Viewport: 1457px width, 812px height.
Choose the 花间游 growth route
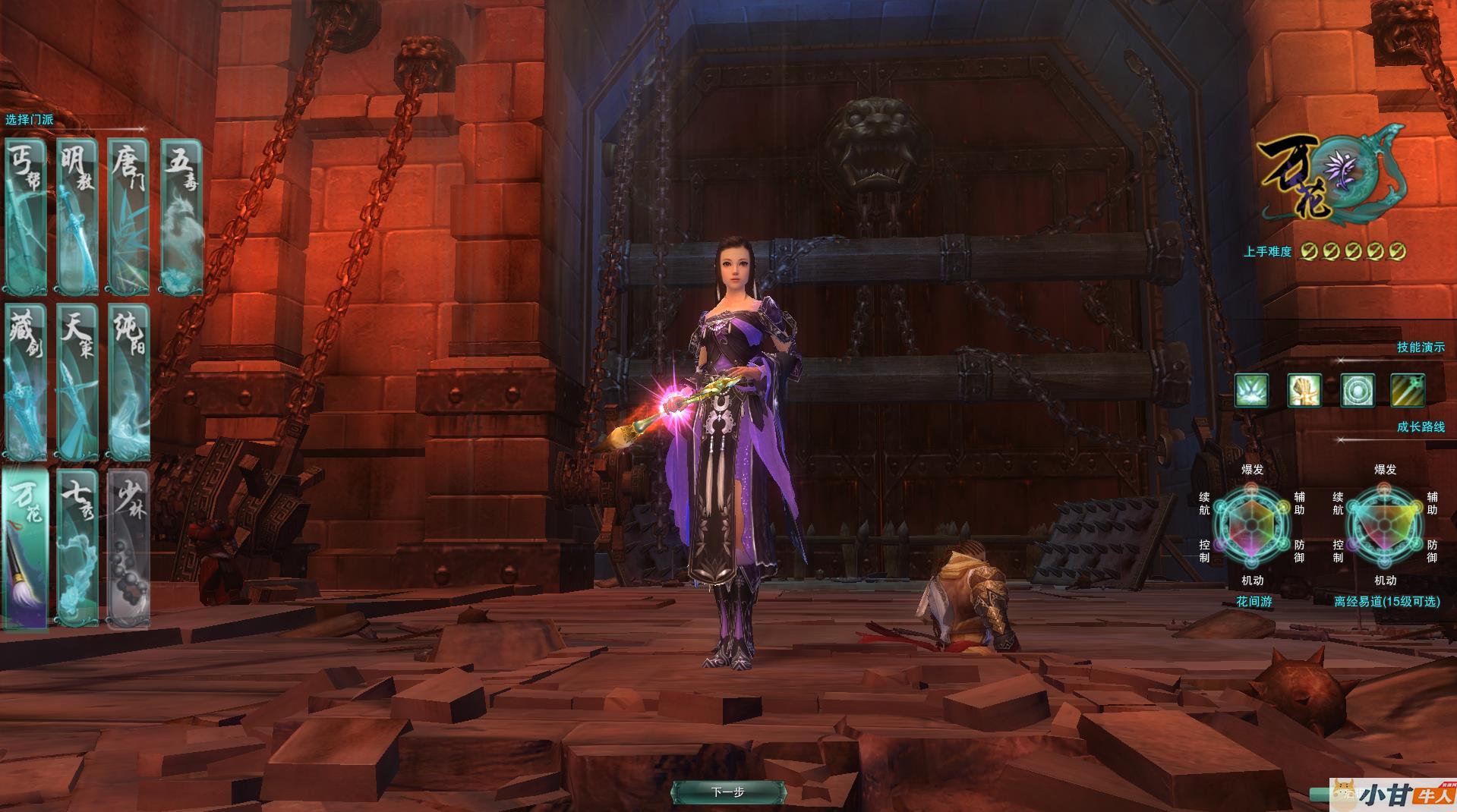tap(1254, 601)
